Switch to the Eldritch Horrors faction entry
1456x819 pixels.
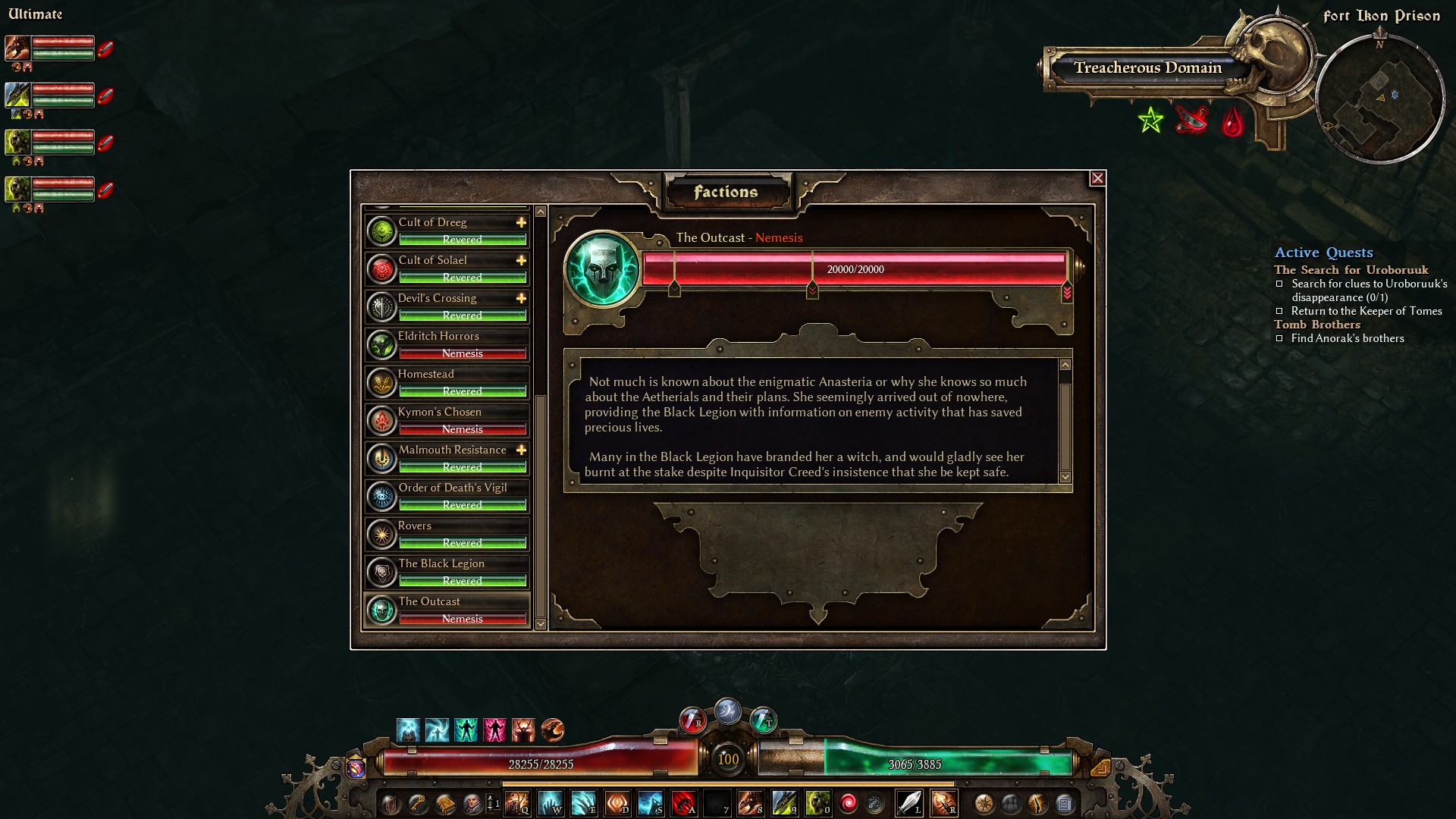446,344
